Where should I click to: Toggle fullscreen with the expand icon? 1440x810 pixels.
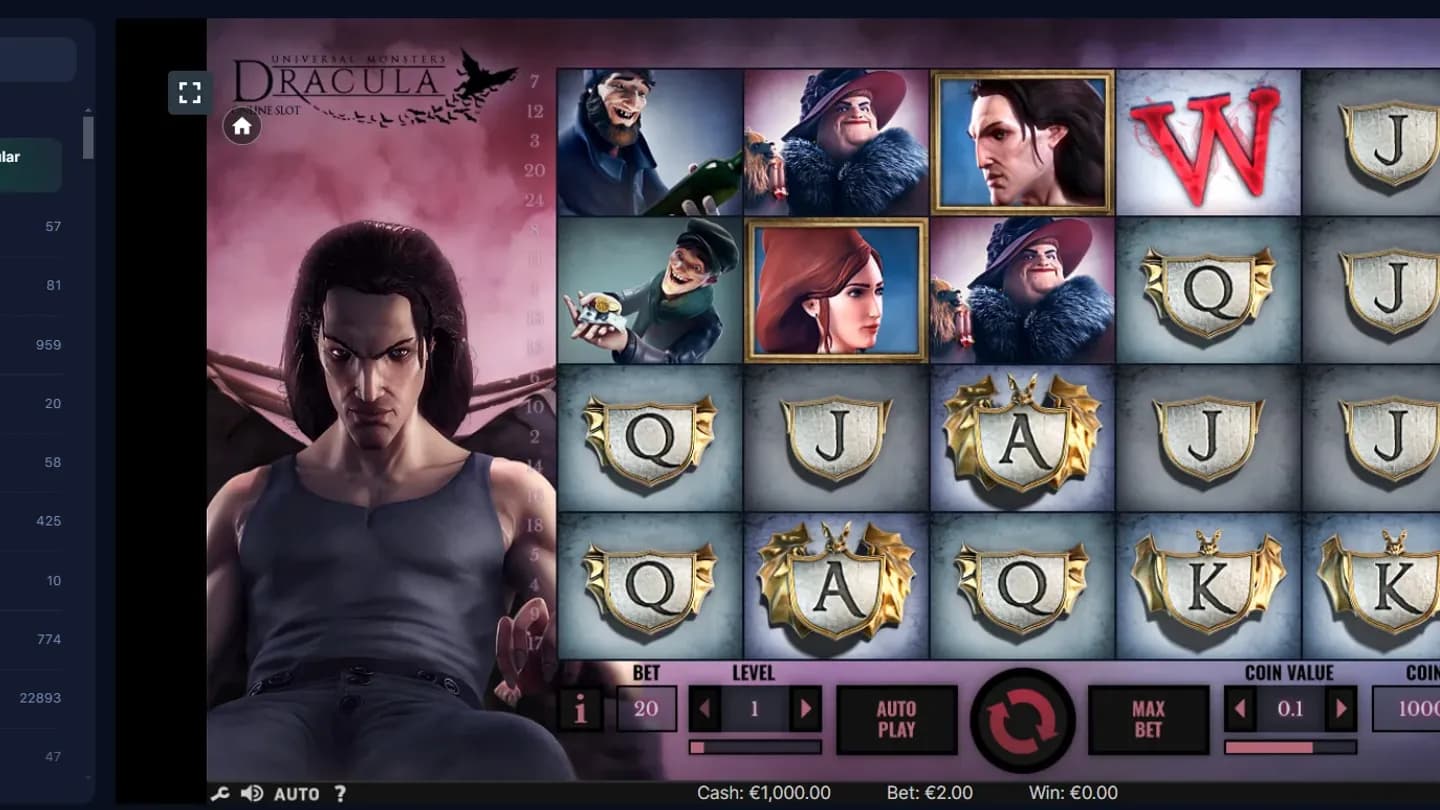[x=189, y=93]
